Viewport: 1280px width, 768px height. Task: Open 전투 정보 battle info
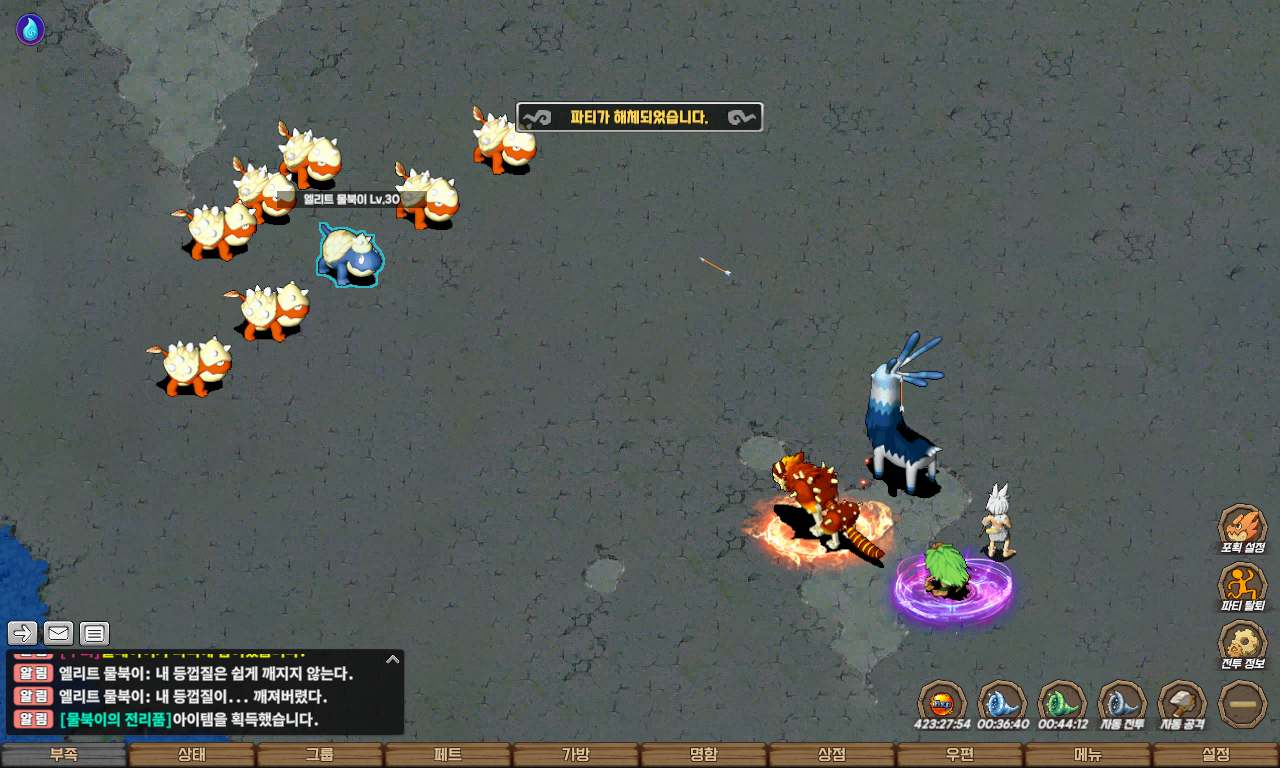pos(1242,644)
